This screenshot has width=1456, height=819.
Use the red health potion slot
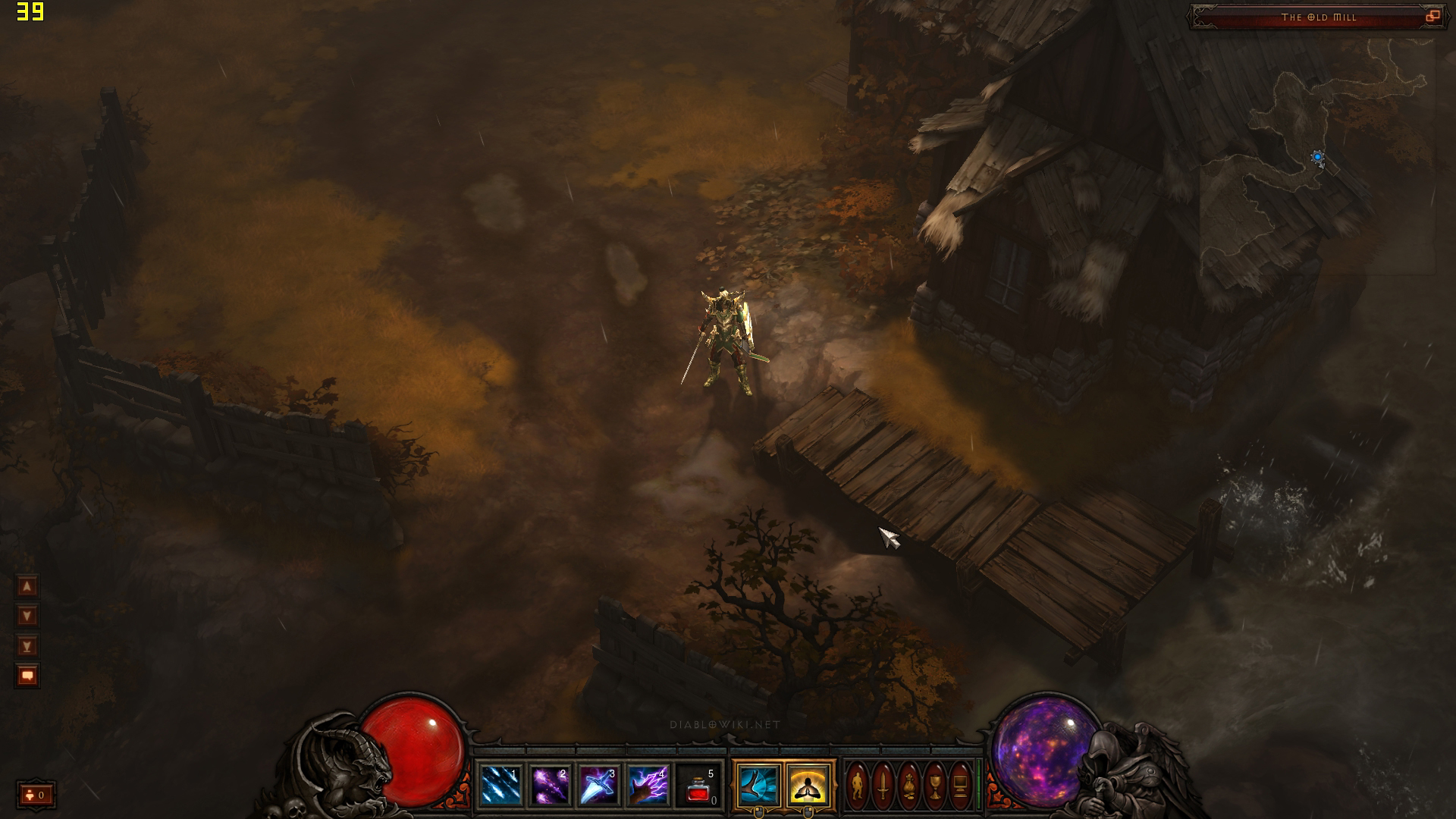click(698, 786)
